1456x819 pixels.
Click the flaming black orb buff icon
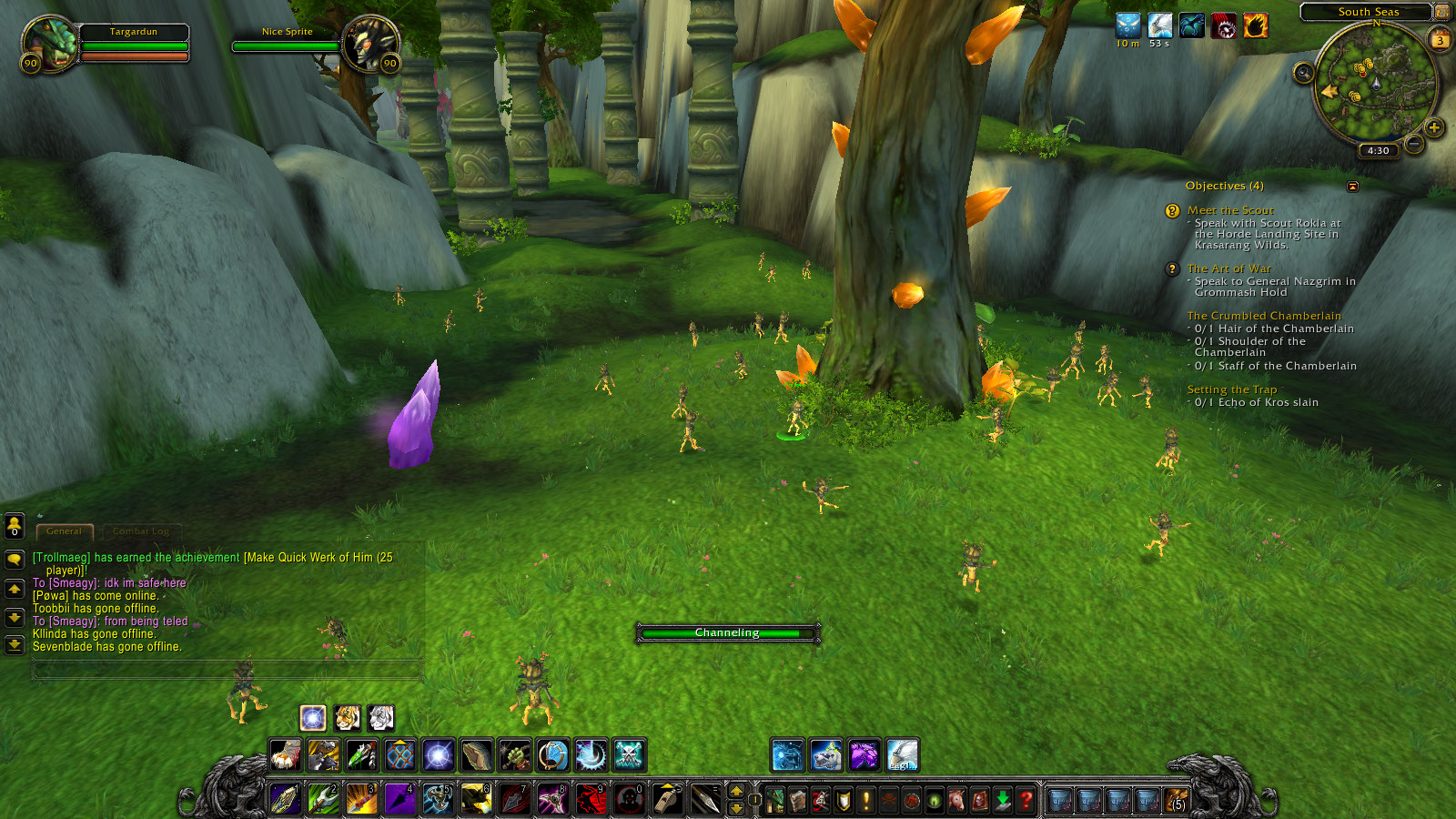coord(1255,26)
